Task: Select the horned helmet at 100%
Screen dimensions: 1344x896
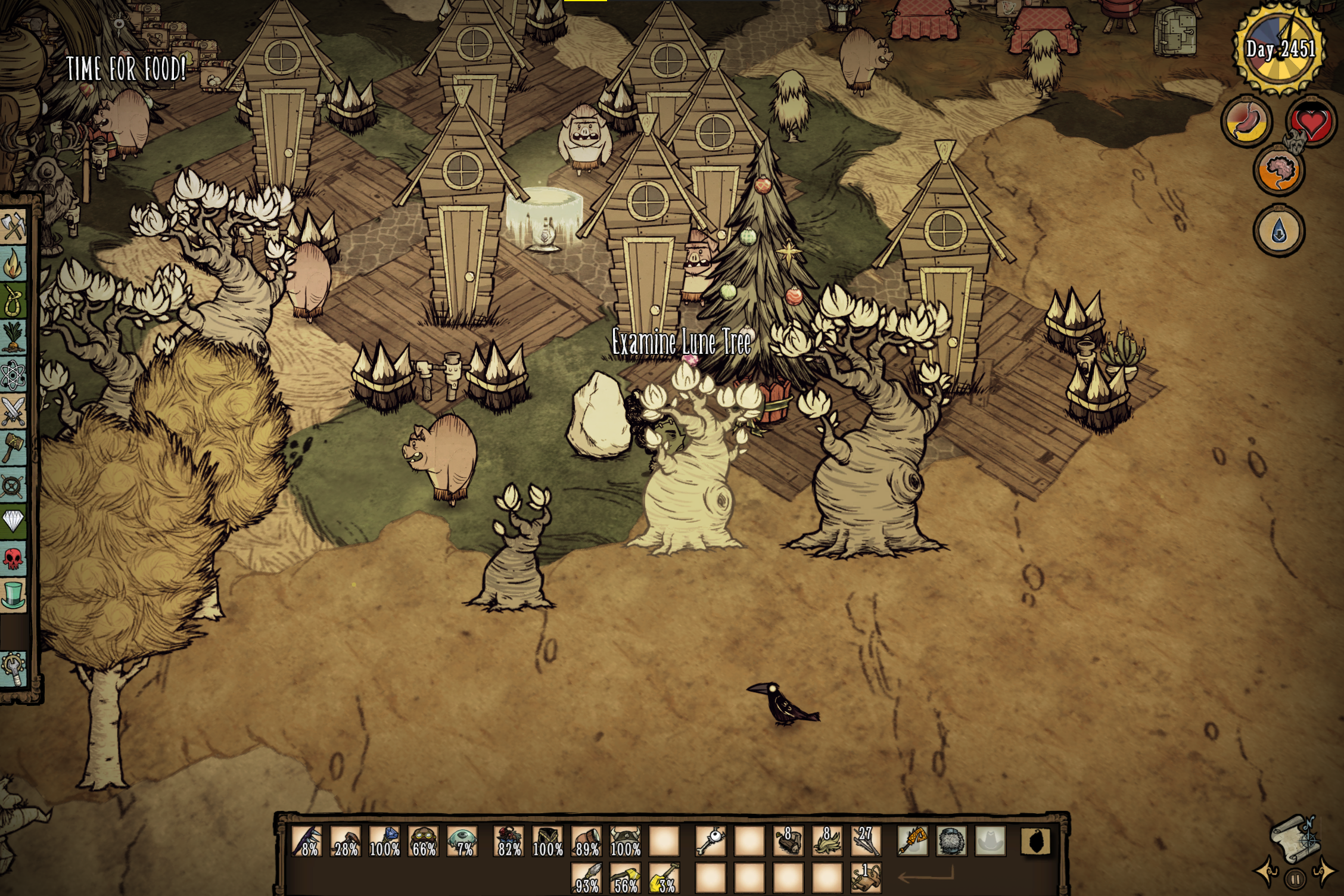Action: pyautogui.click(x=625, y=841)
